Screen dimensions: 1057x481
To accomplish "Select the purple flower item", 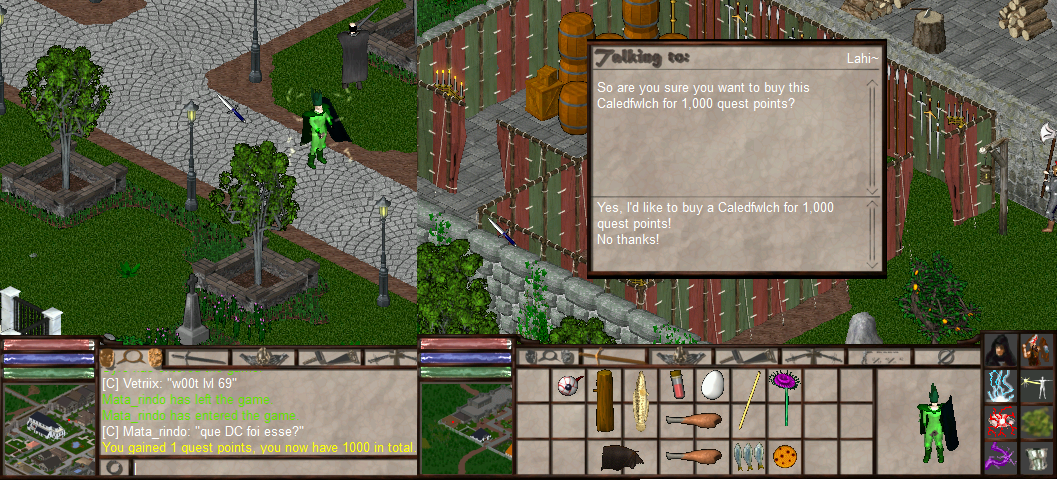I will pos(785,393).
